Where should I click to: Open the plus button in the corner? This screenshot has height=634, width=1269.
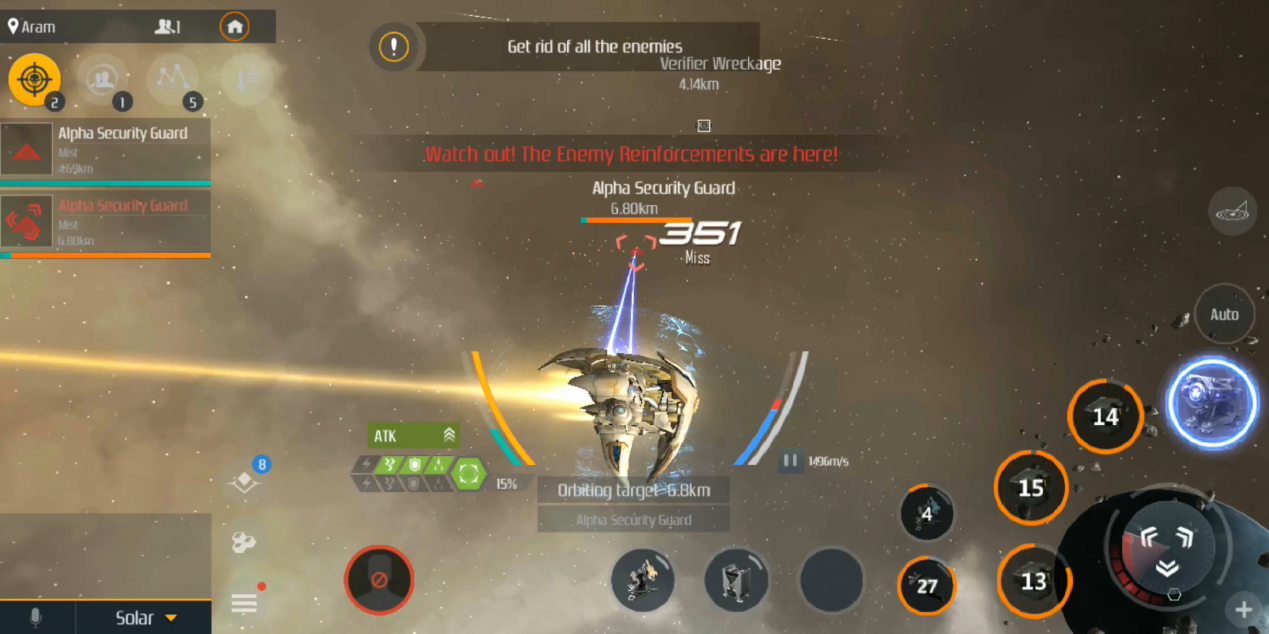click(x=1244, y=609)
